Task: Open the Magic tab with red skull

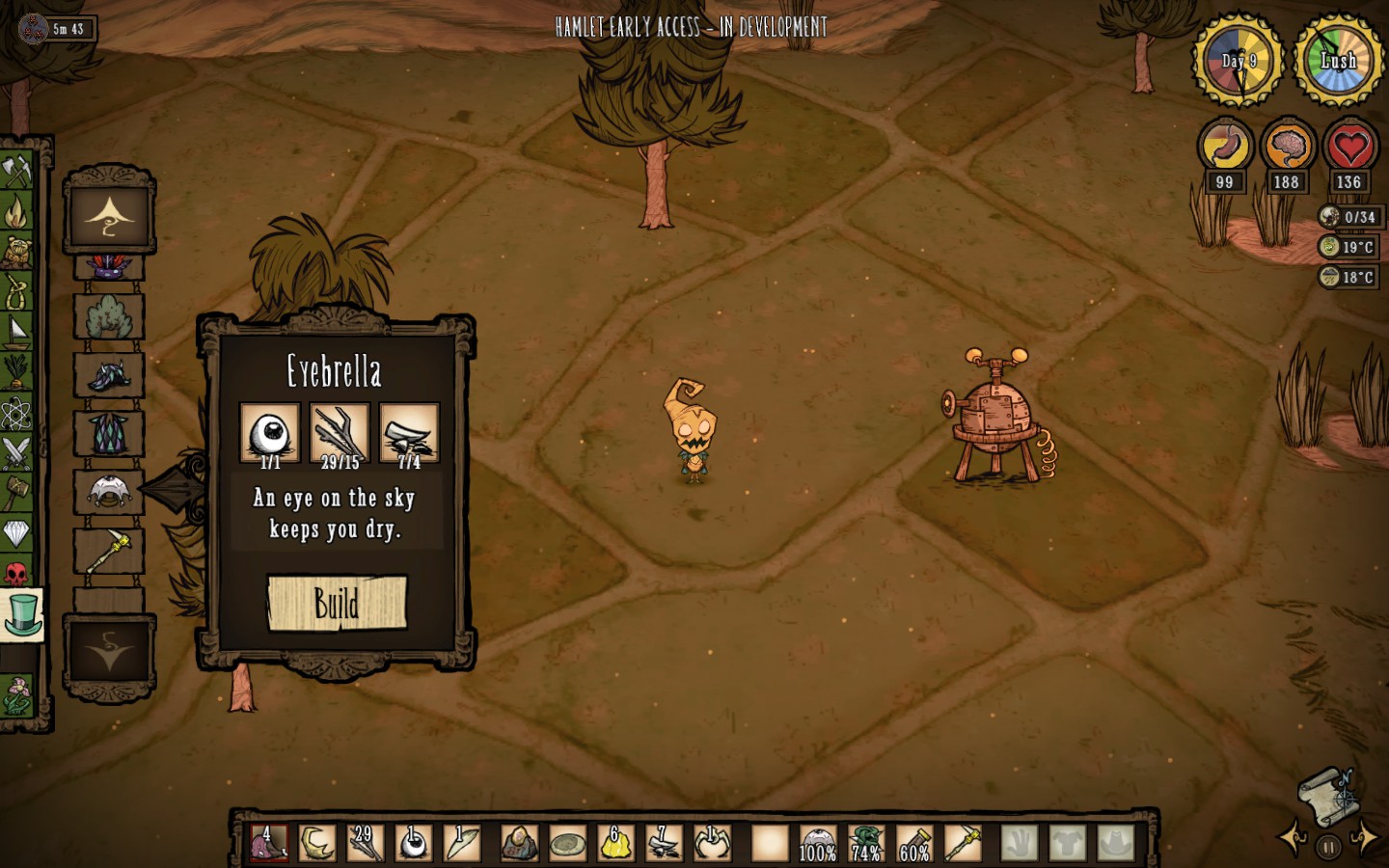Action: (17, 575)
